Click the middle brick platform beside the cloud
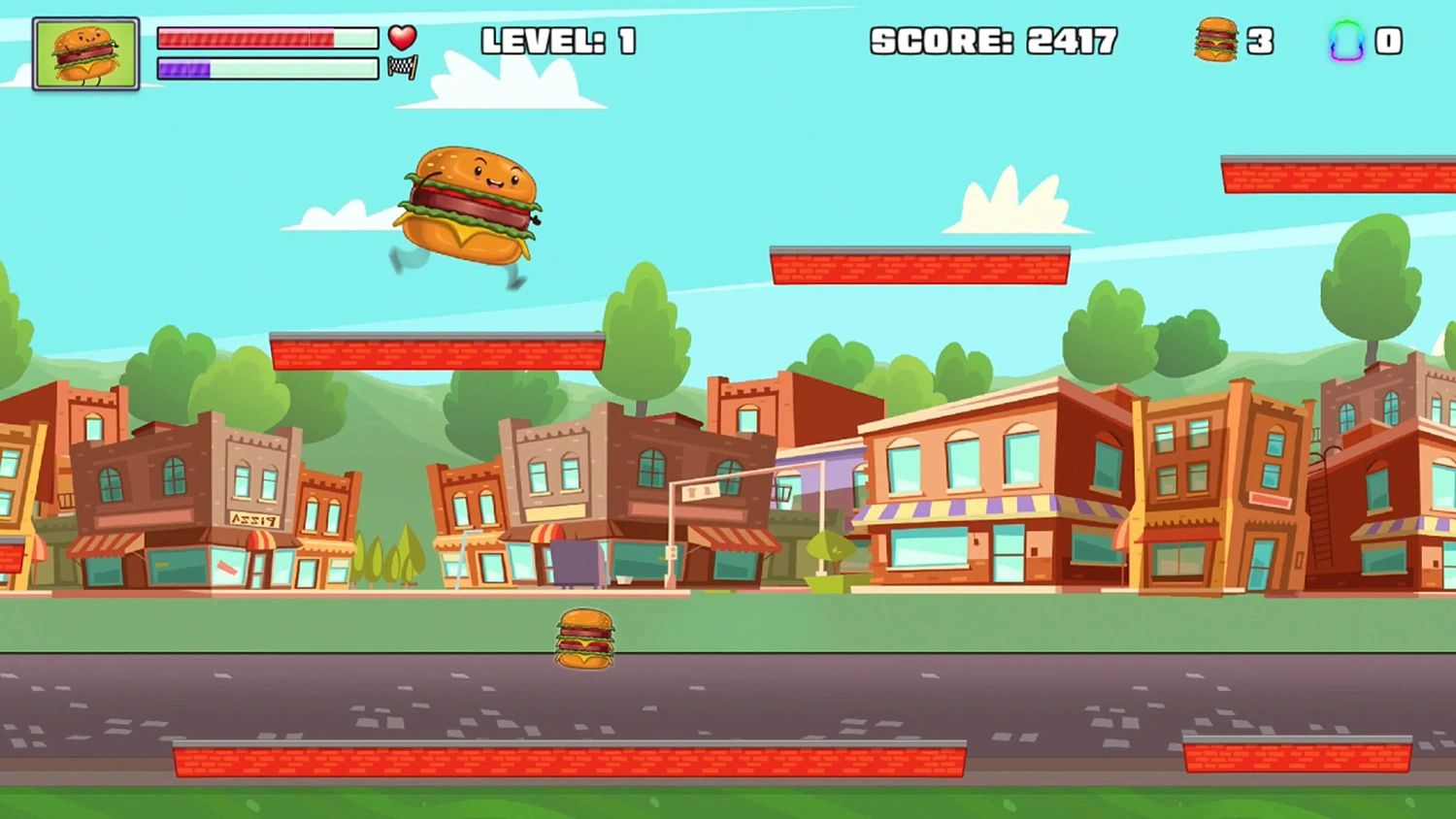This screenshot has width=1456, height=819. (x=920, y=267)
